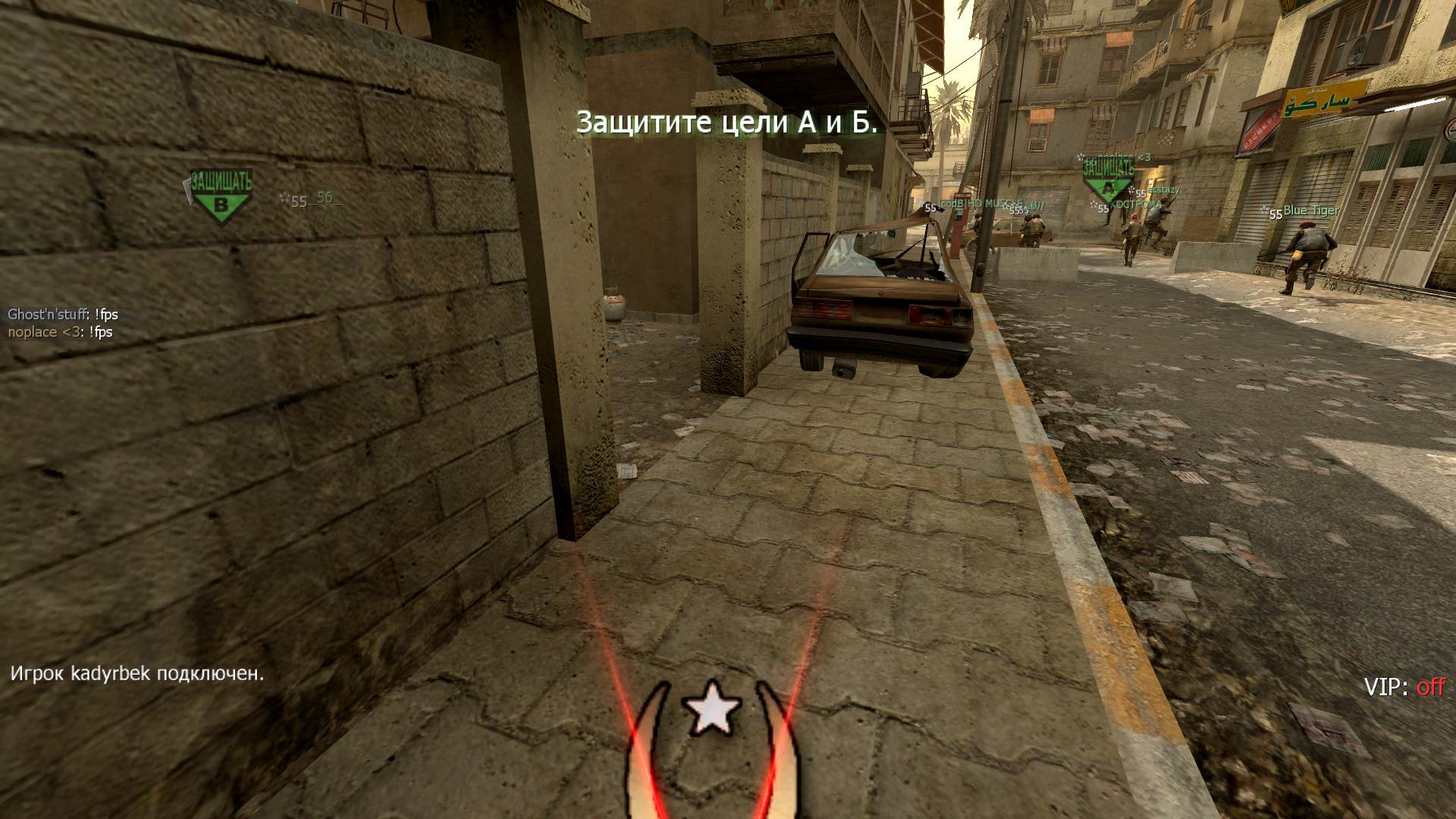Select Ghost'n'stuff's chat message
The image size is (1456, 819).
coord(63,314)
